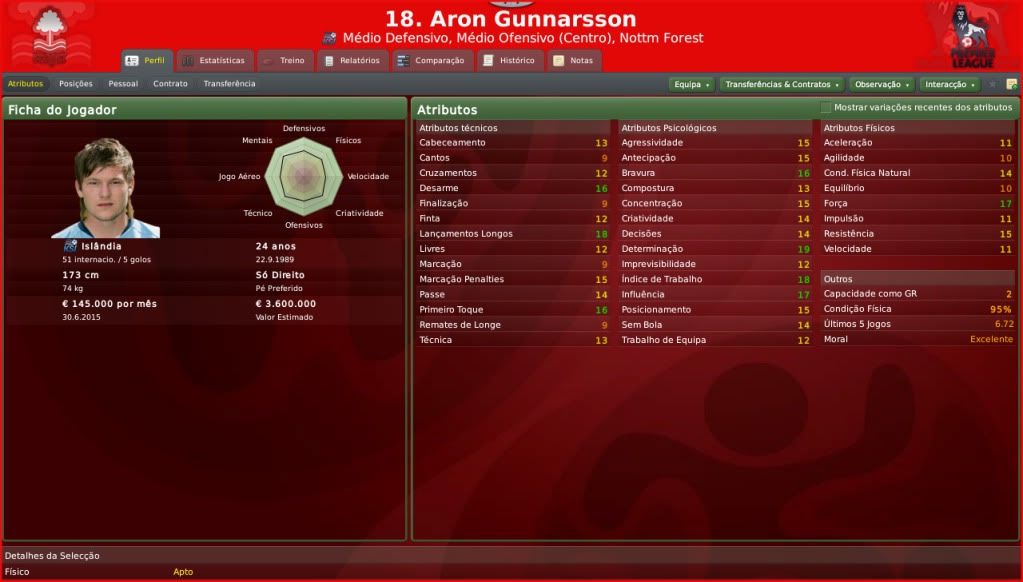The height and width of the screenshot is (582, 1023).
Task: Open the Notas tab
Action: tap(573, 60)
